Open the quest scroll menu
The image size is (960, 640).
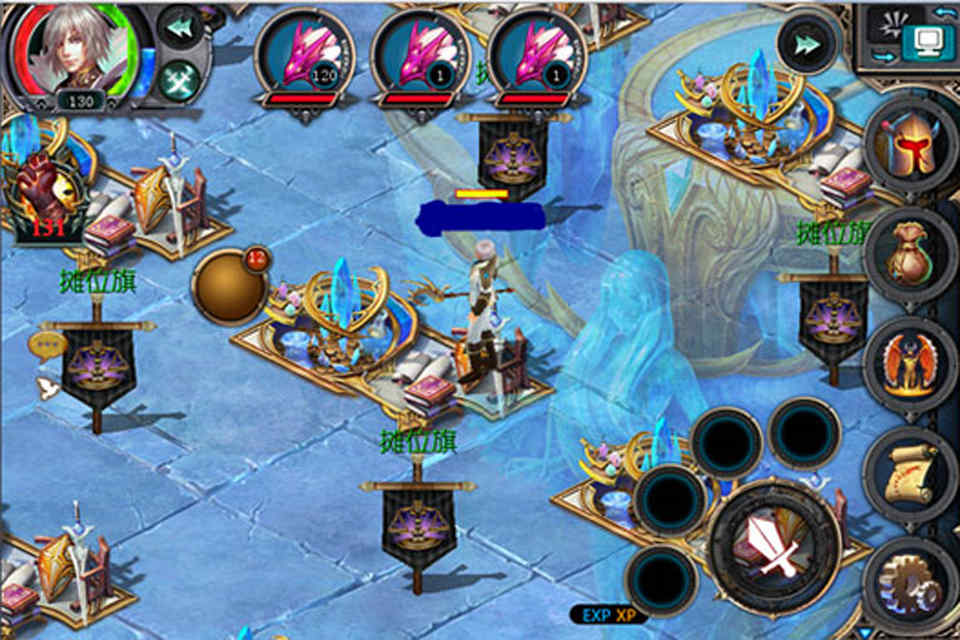[910, 472]
